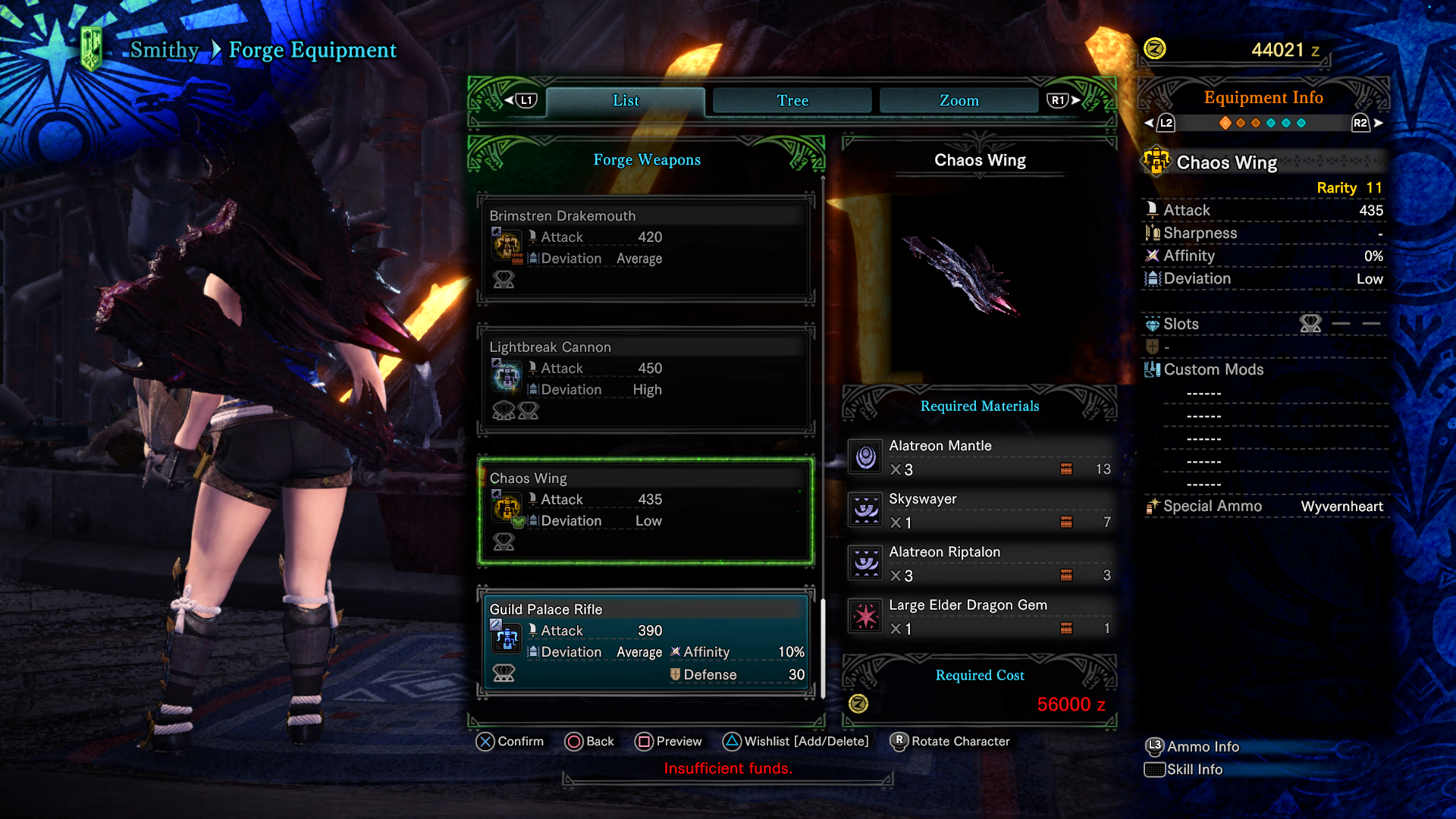Image resolution: width=1456 pixels, height=819 pixels.
Task: Choose the Alatreon Riptalon material row
Action: (x=980, y=563)
